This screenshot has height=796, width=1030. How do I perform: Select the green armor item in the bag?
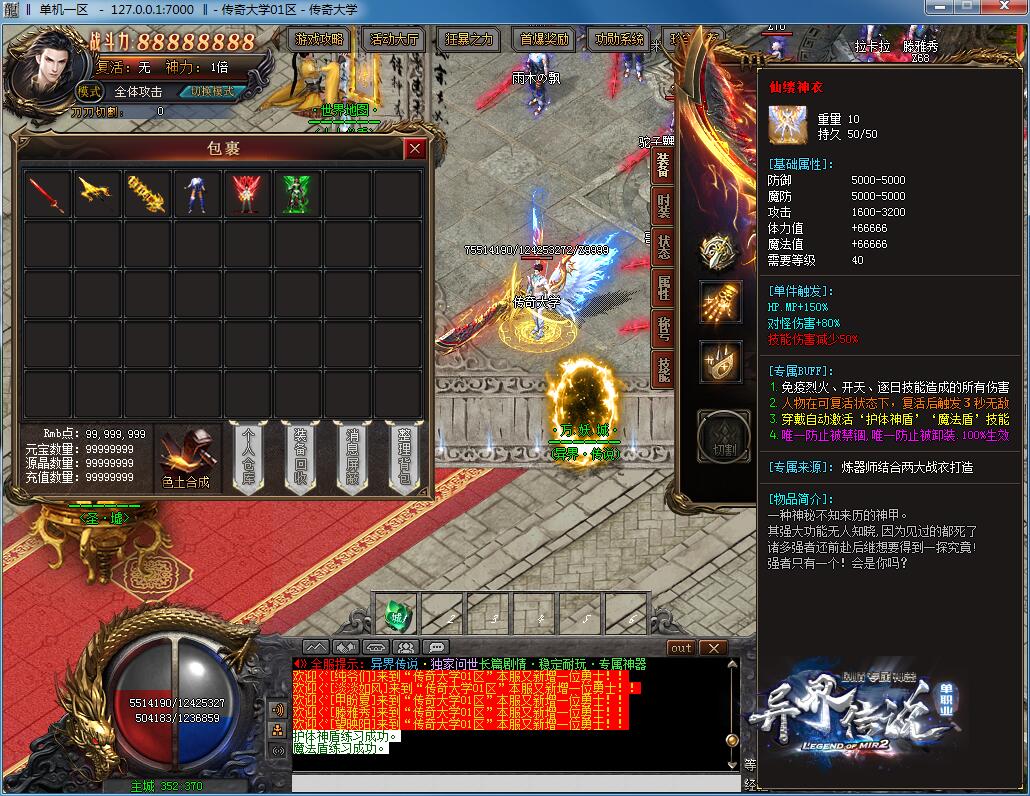[297, 194]
